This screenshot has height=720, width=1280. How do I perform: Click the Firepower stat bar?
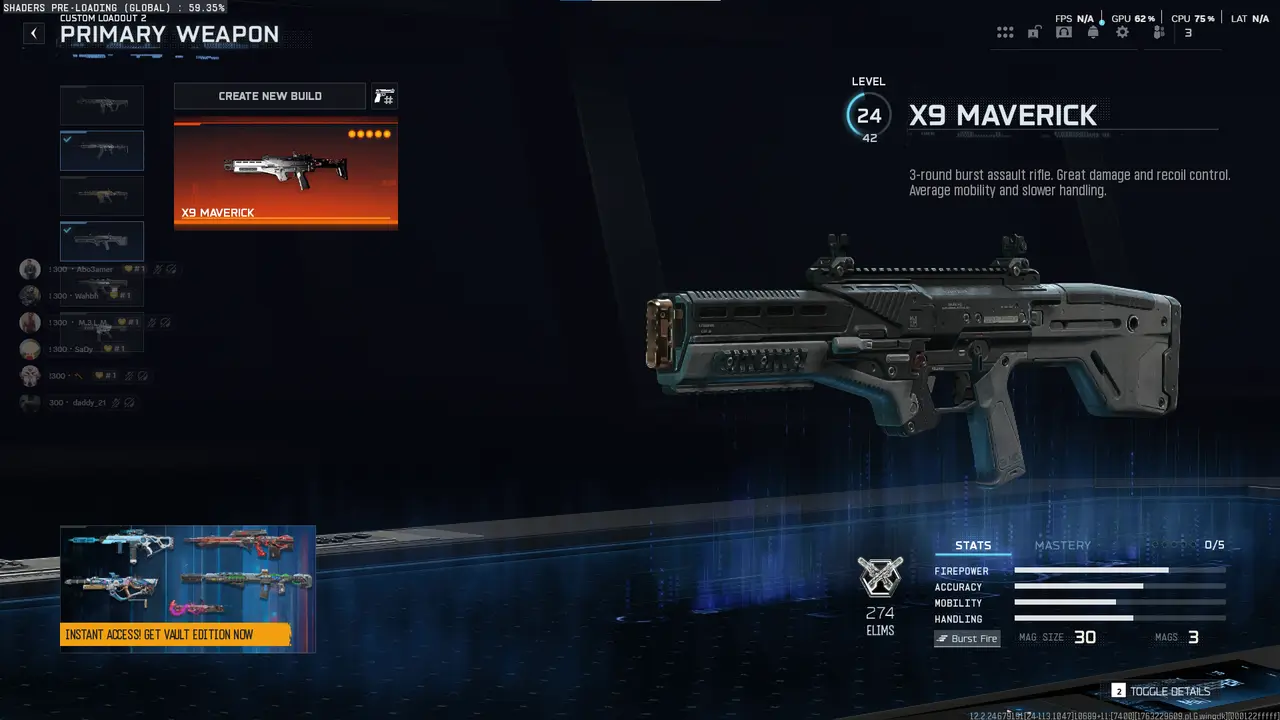(1120, 571)
